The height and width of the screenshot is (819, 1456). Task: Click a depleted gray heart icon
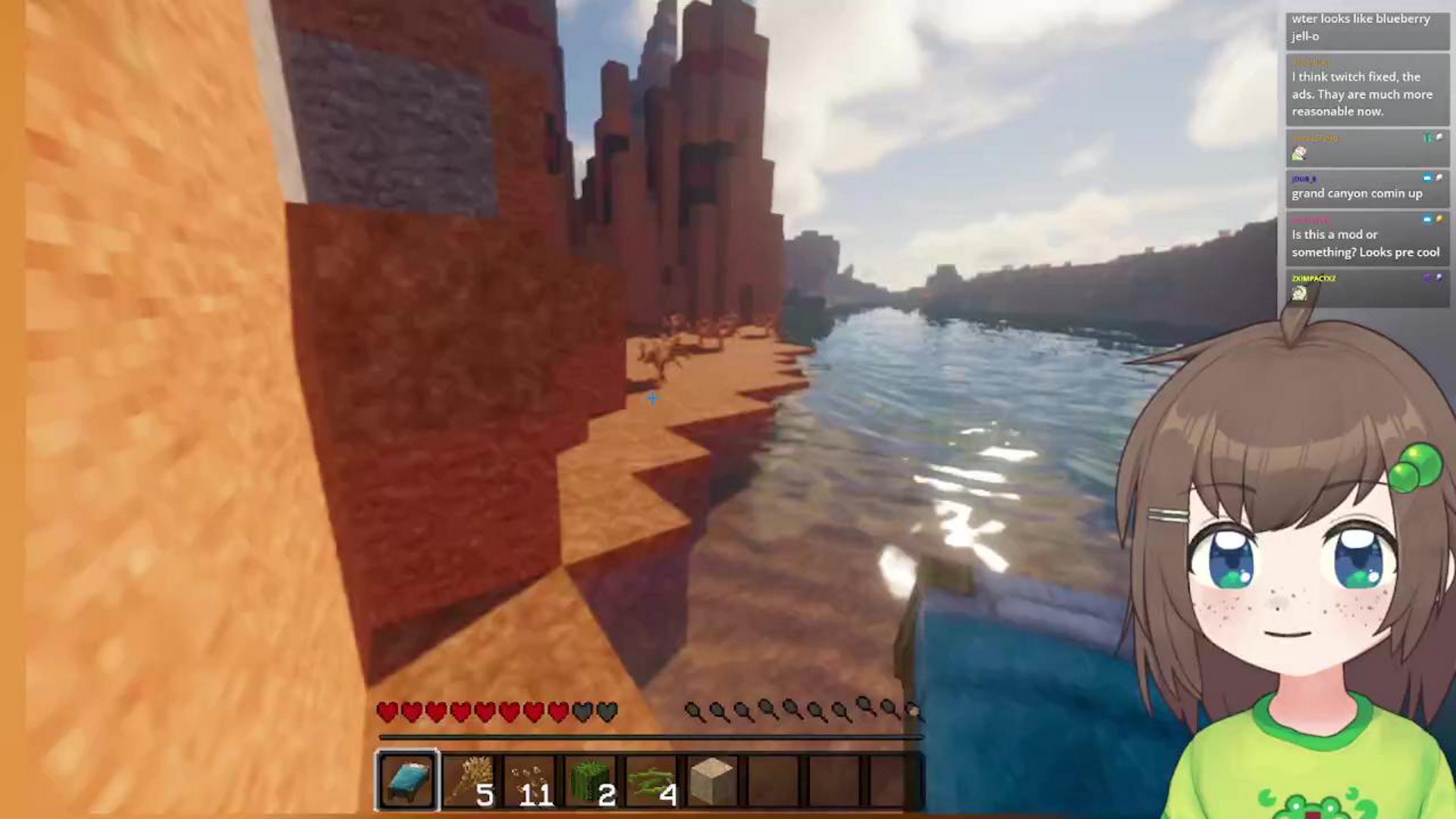tap(580, 711)
